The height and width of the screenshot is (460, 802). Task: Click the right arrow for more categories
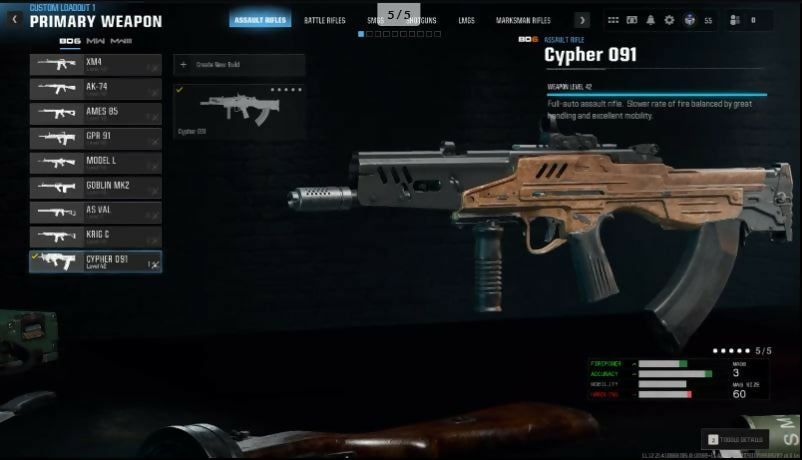click(582, 20)
